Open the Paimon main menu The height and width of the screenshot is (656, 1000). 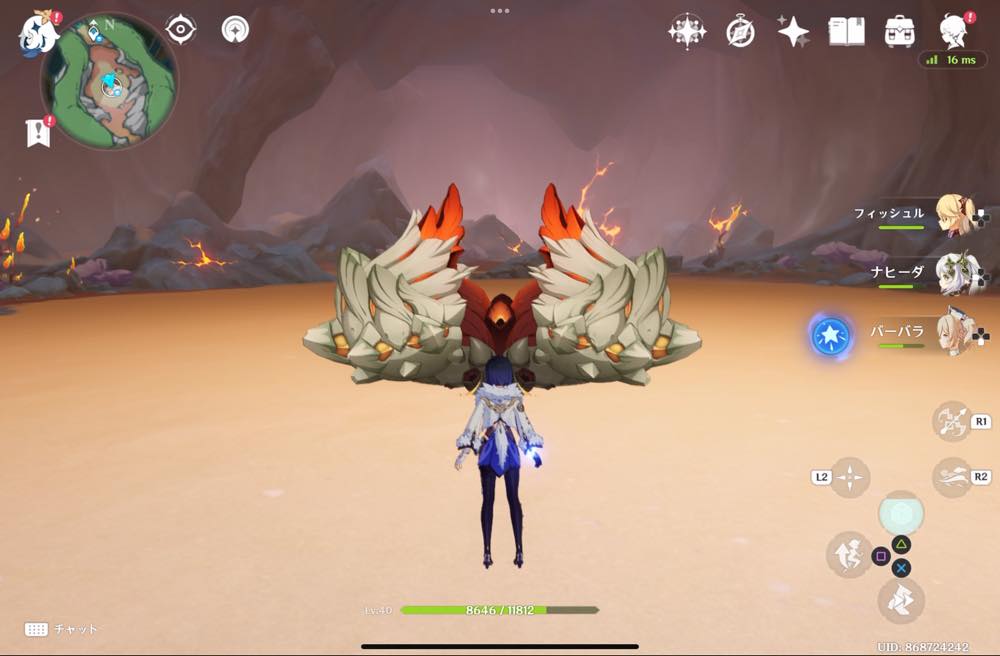click(38, 34)
